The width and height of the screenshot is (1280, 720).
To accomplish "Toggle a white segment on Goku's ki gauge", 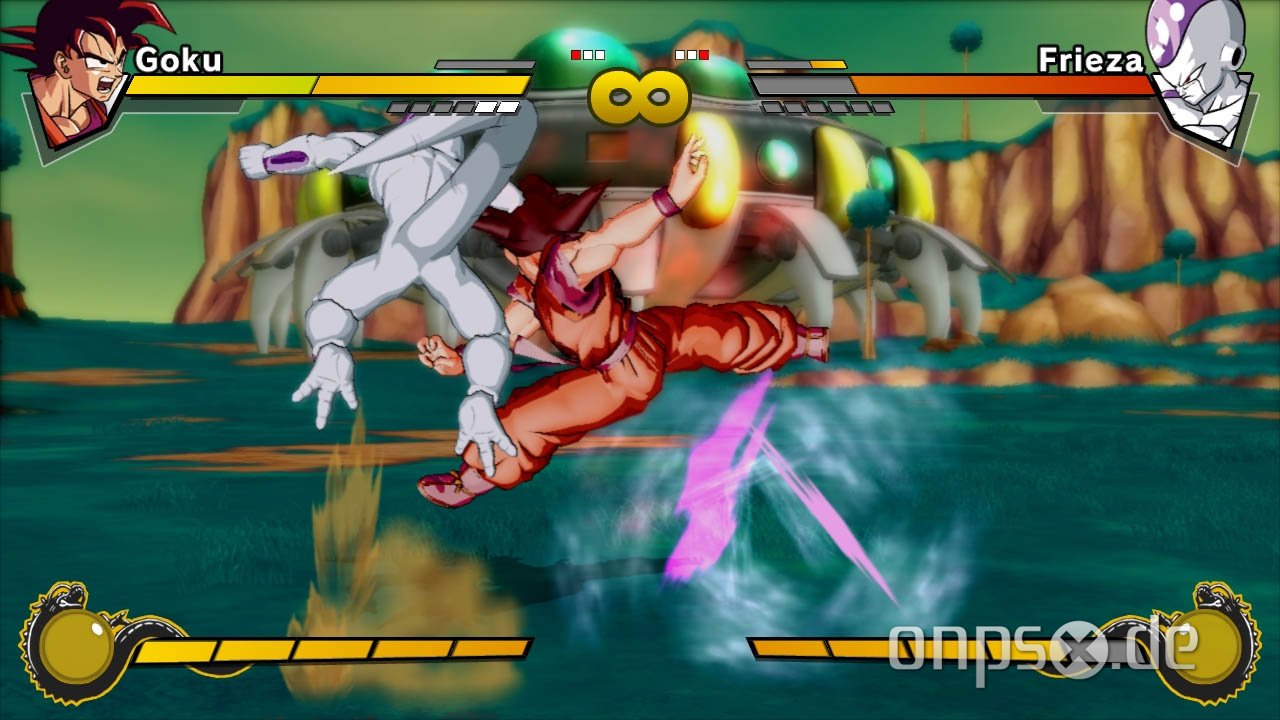I will (486, 107).
